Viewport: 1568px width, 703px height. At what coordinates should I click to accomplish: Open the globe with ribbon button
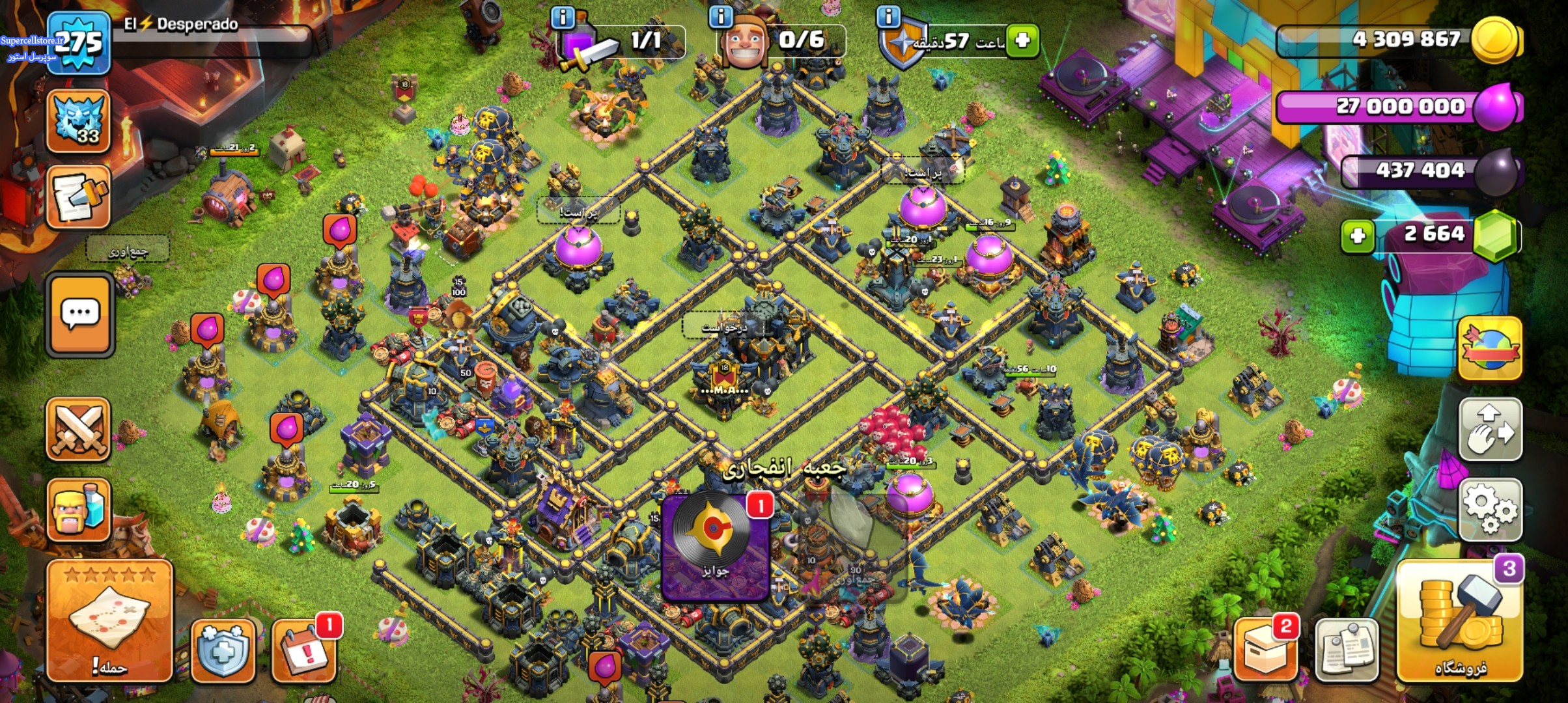(x=1491, y=348)
